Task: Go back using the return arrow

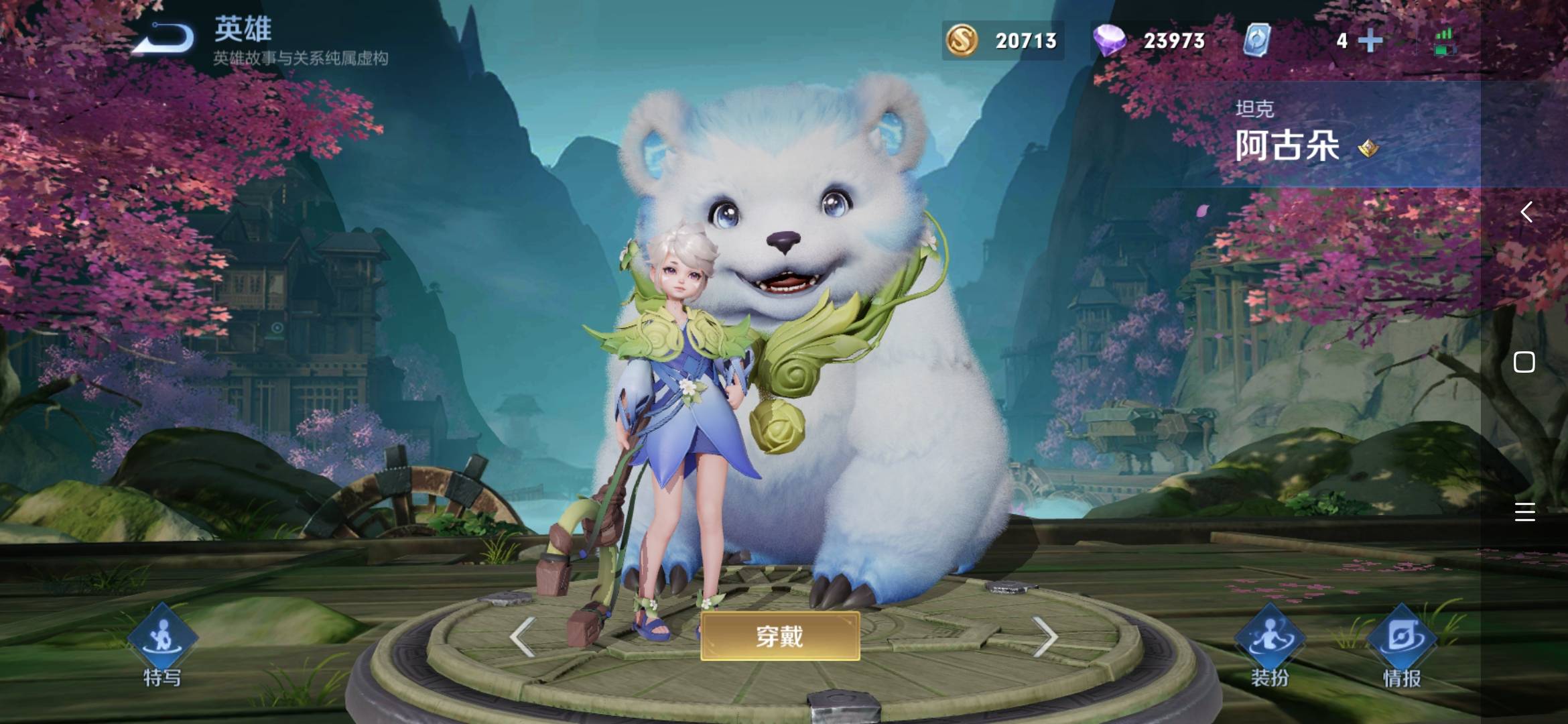Action: coord(164,38)
